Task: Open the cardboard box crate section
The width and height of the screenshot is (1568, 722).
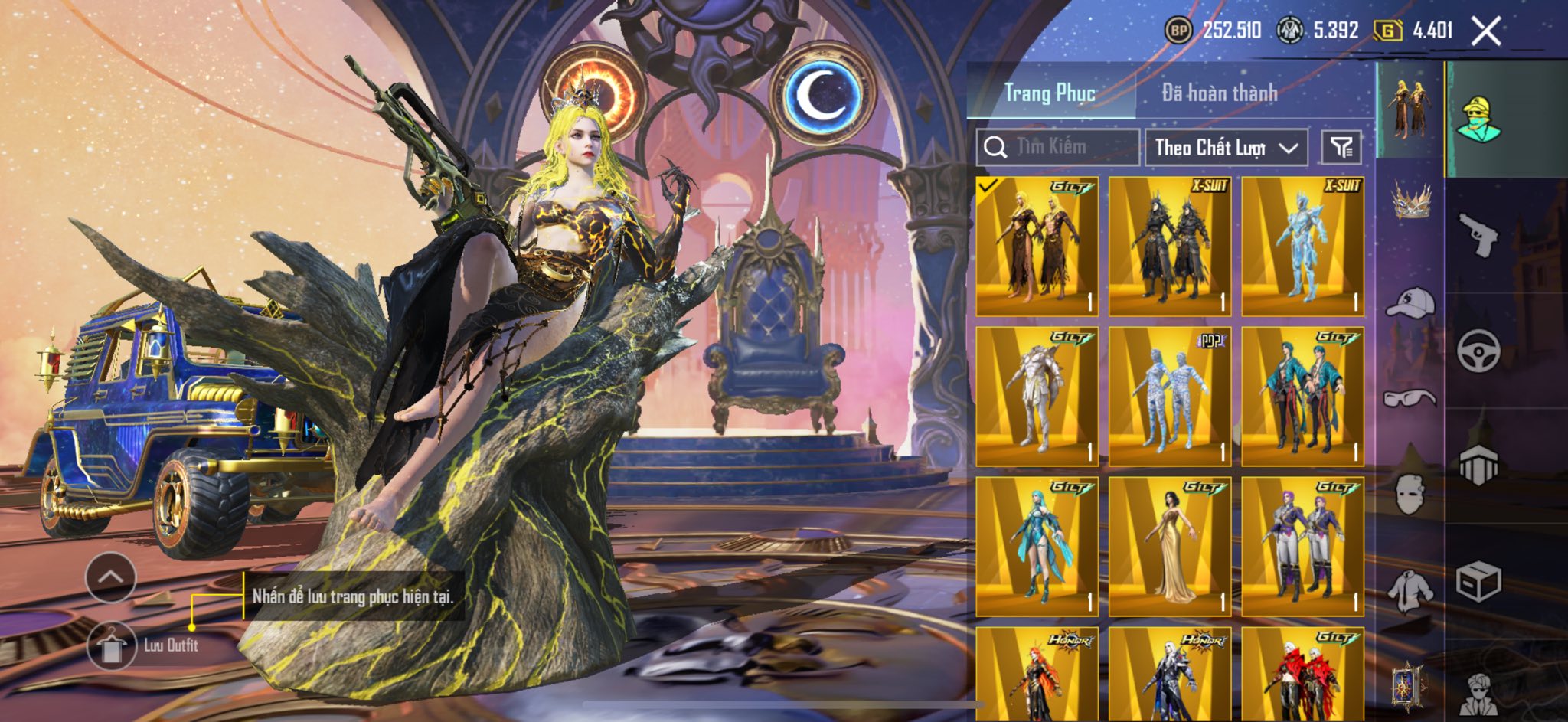Action: [x=1478, y=583]
